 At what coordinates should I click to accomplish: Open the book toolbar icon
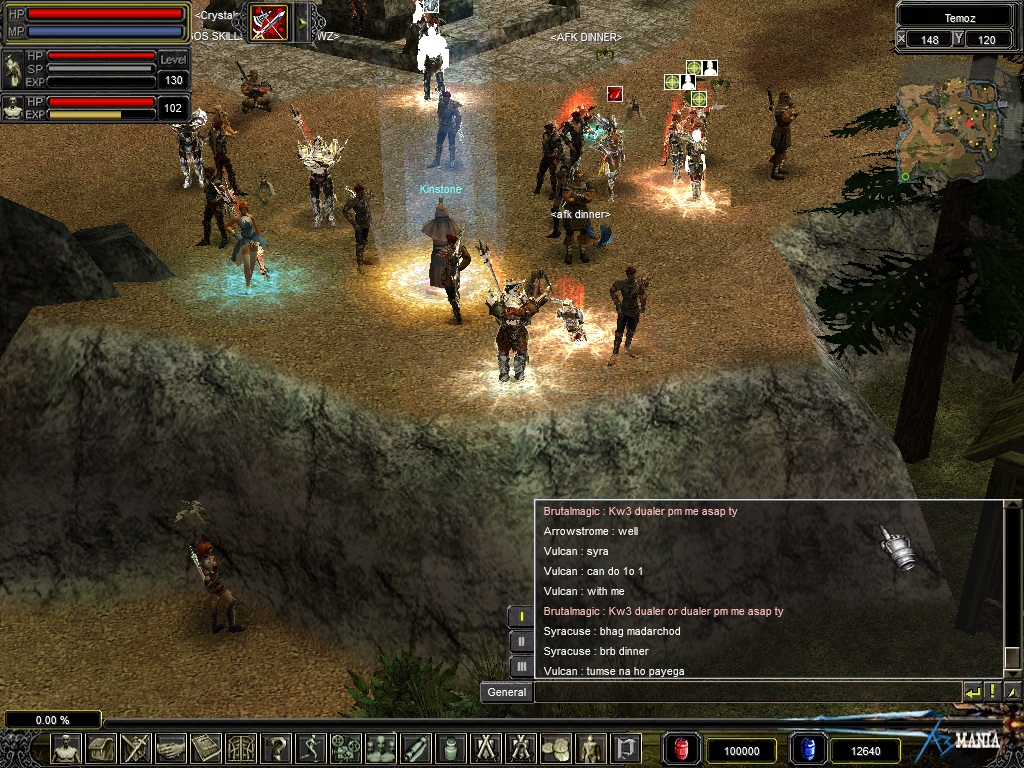click(x=206, y=748)
